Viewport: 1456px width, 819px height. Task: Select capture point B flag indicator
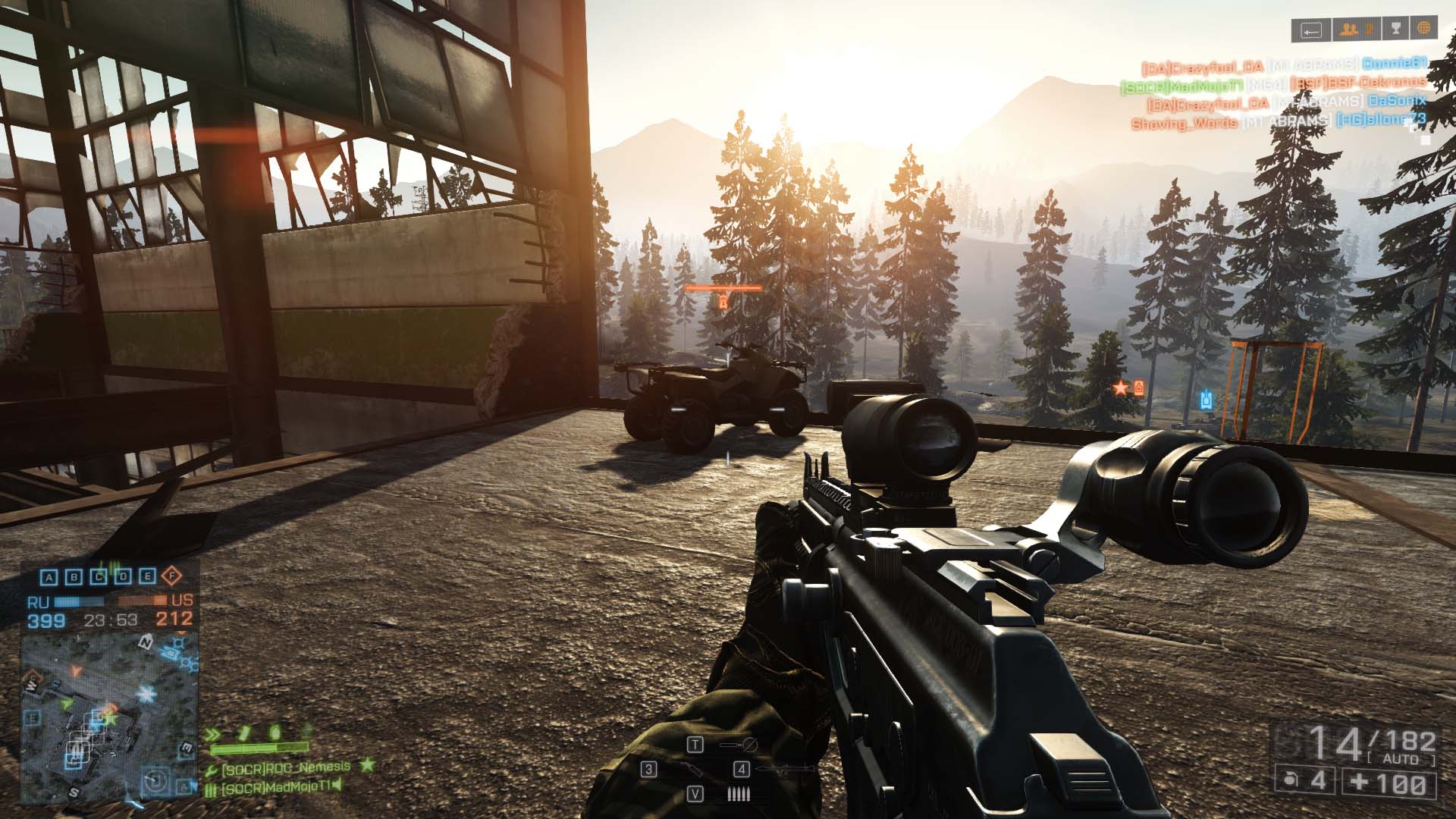[x=74, y=577]
